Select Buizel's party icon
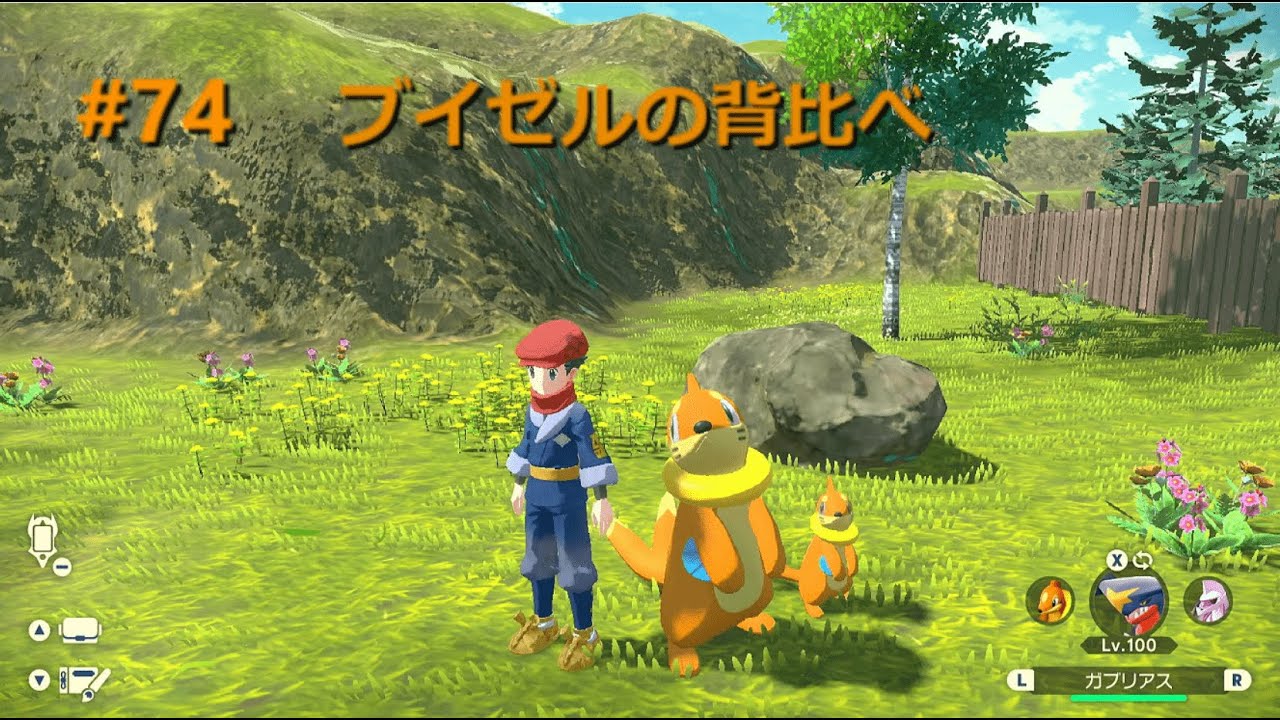The width and height of the screenshot is (1280, 720). (1050, 601)
